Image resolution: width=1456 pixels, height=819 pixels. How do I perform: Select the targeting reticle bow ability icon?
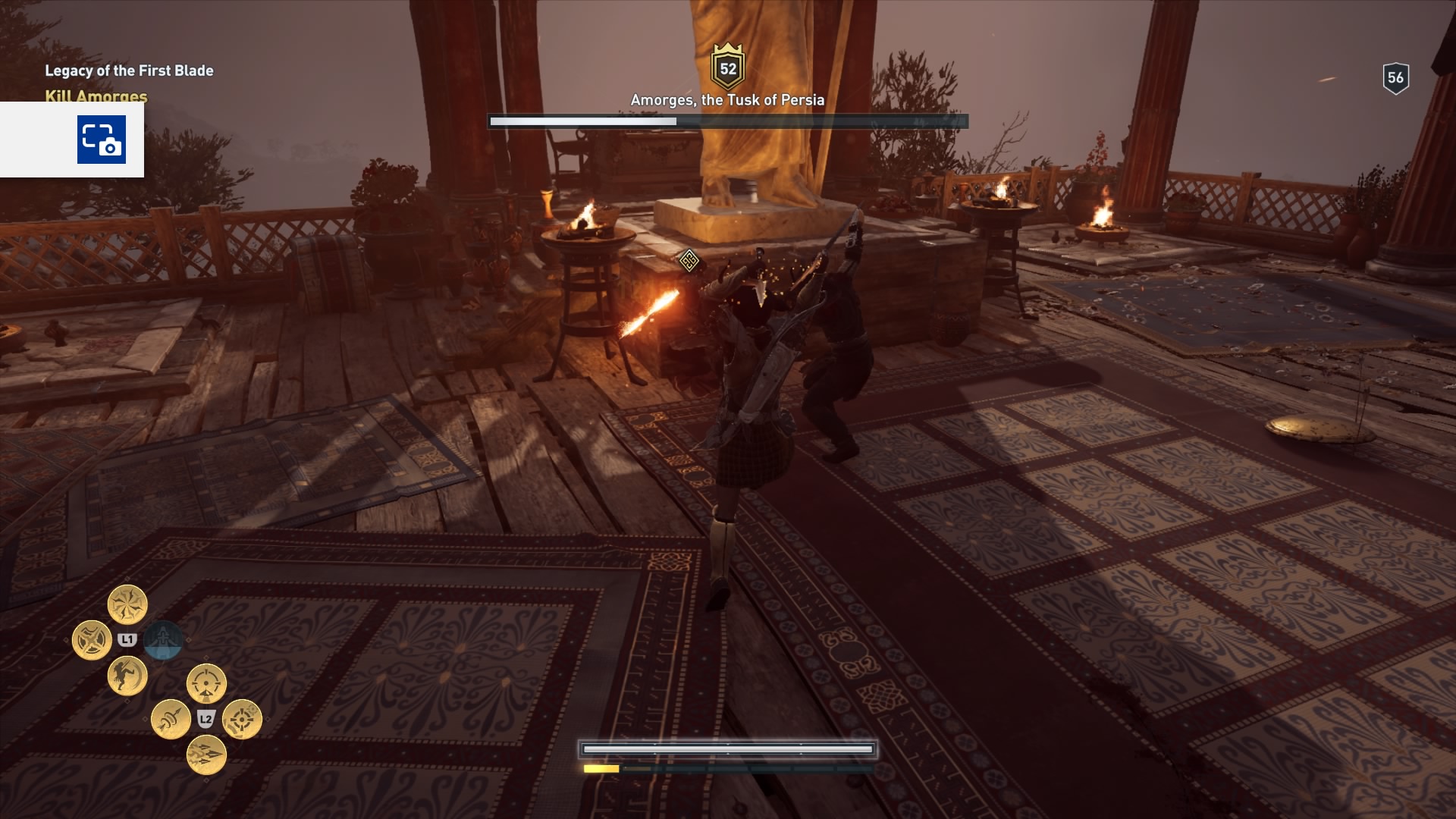coord(205,682)
